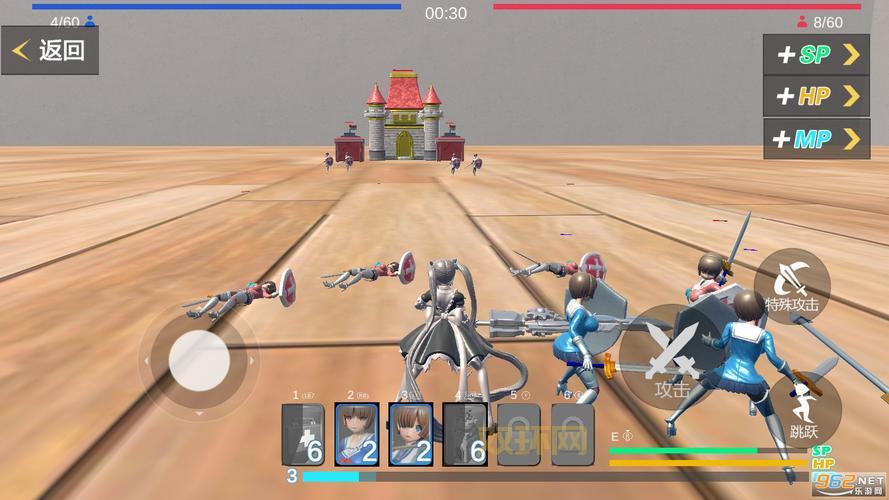Tap the 跳跃 jump button
The height and width of the screenshot is (500, 889).
[804, 410]
